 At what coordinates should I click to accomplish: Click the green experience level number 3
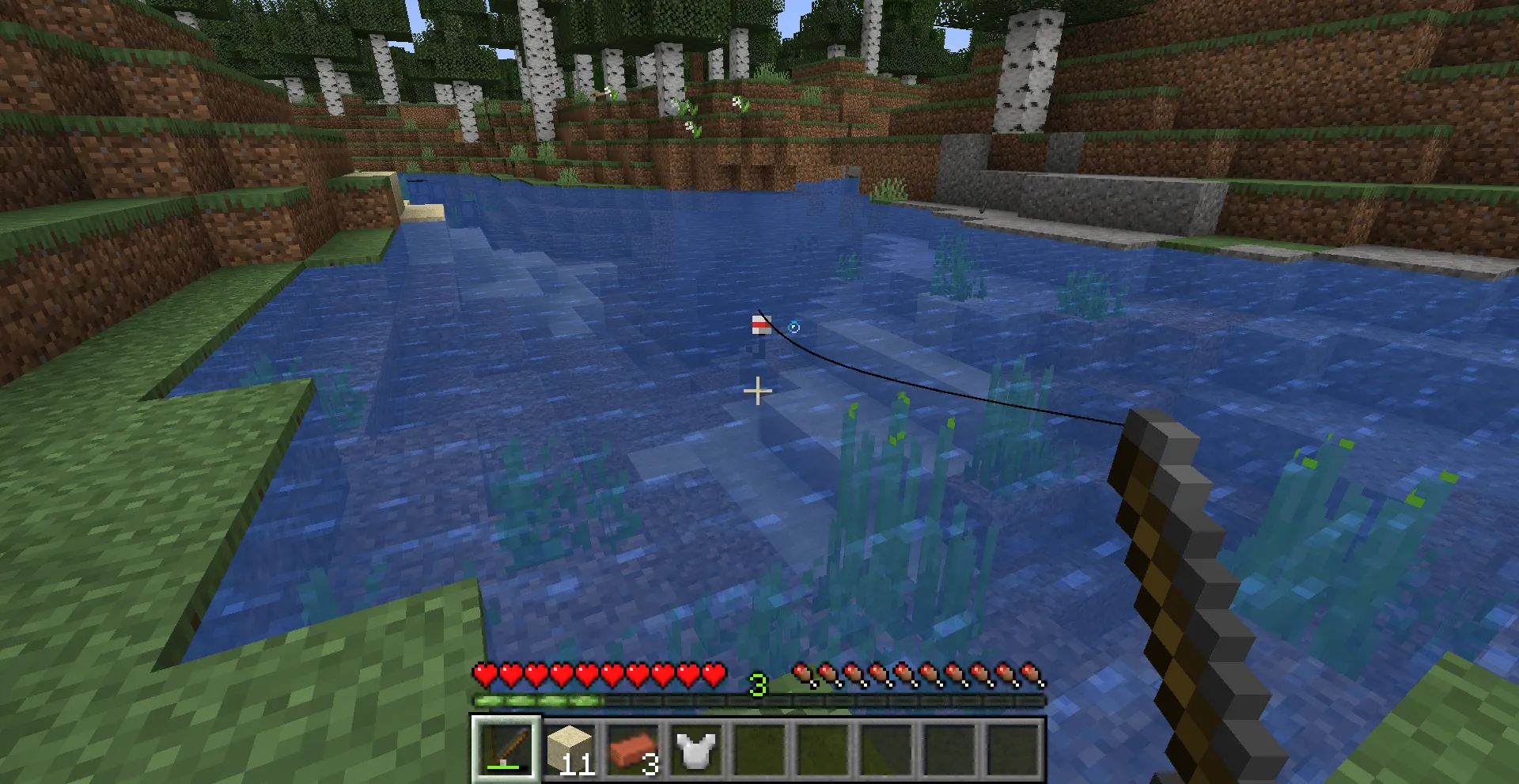pyautogui.click(x=757, y=685)
